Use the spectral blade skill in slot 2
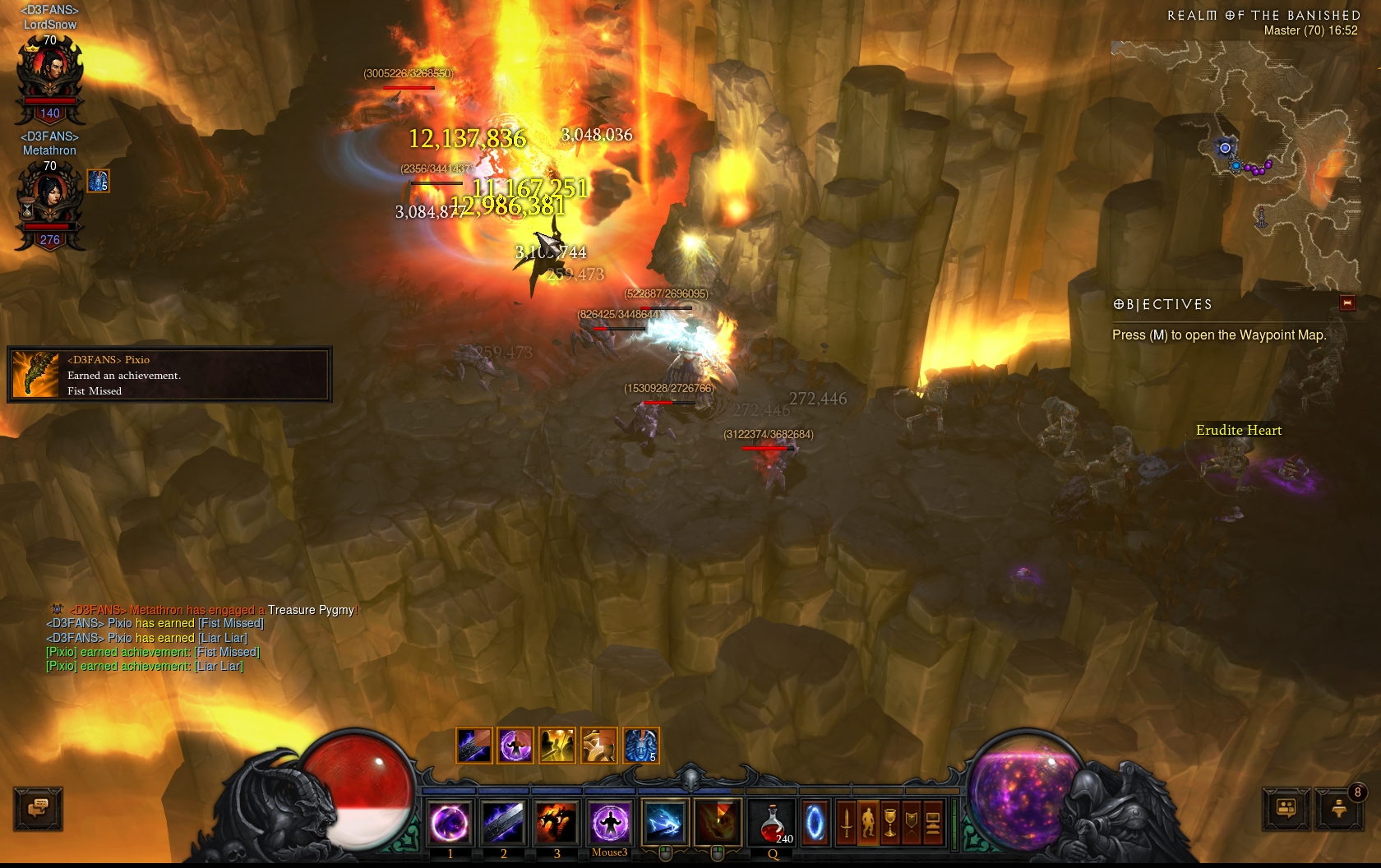Viewport: 1381px width, 868px height. pyautogui.click(x=503, y=822)
